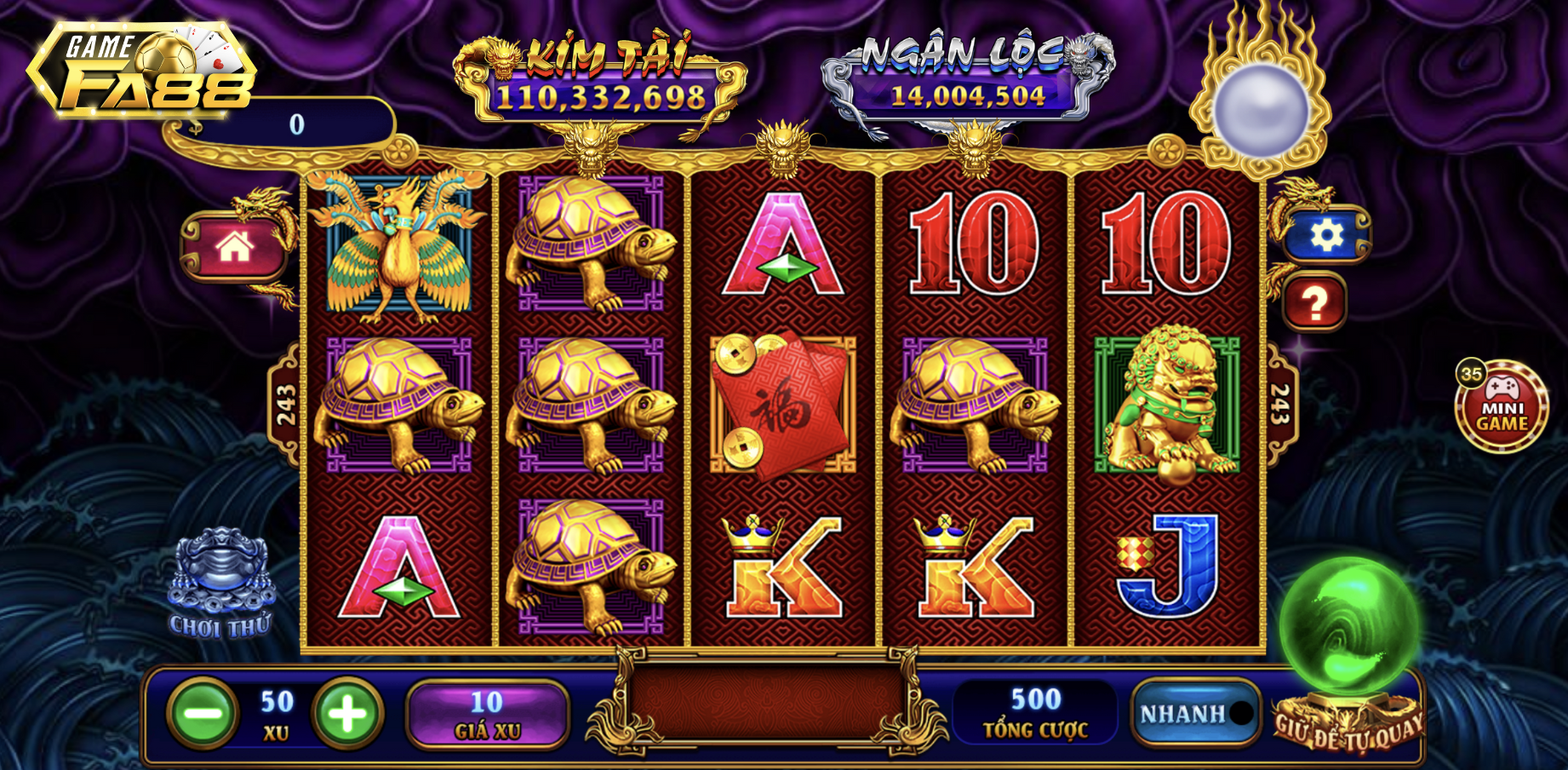Activate Chơi Thử trial play mode
This screenshot has height=770, width=1568.
220,585
